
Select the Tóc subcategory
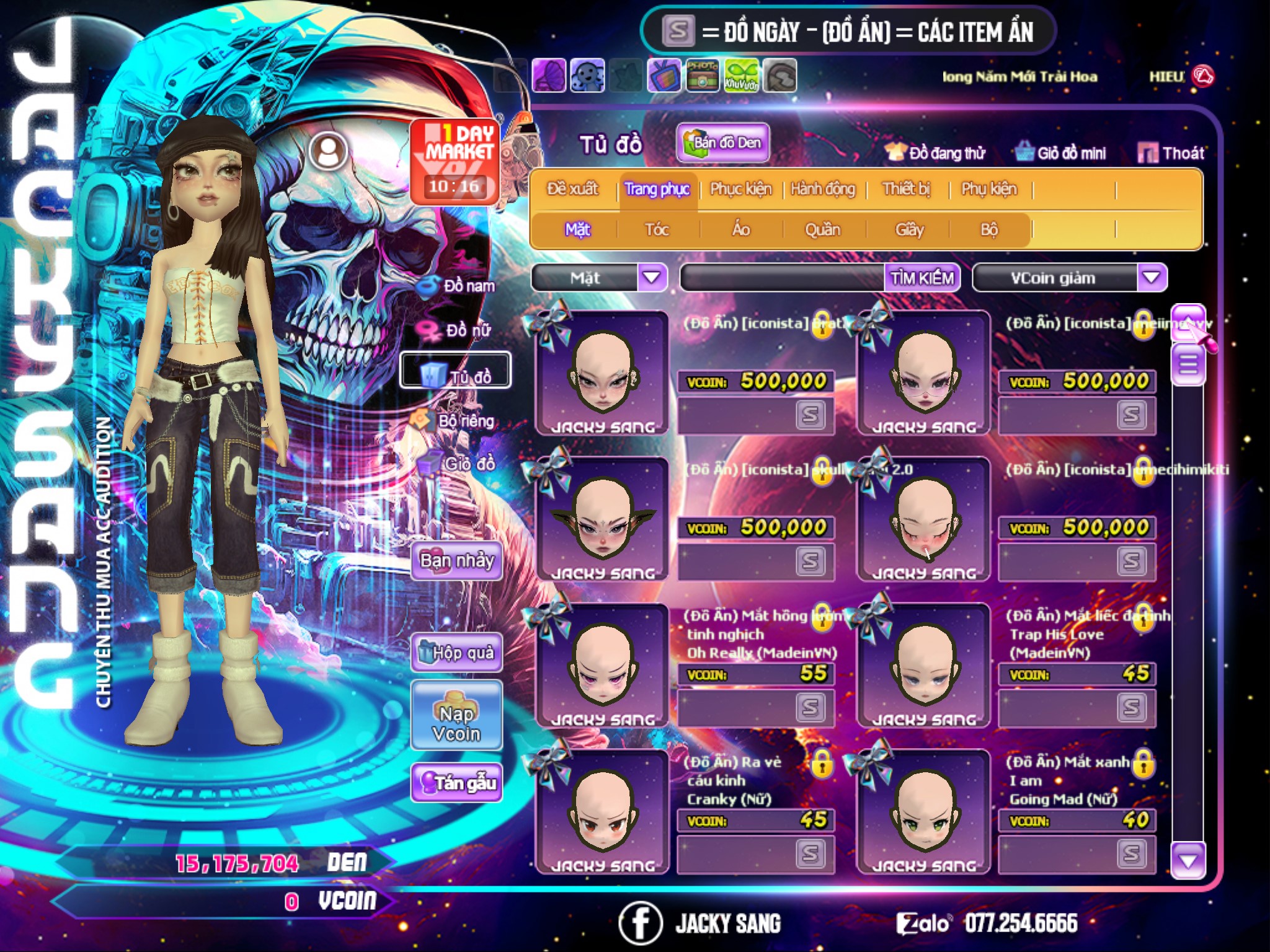tap(657, 230)
